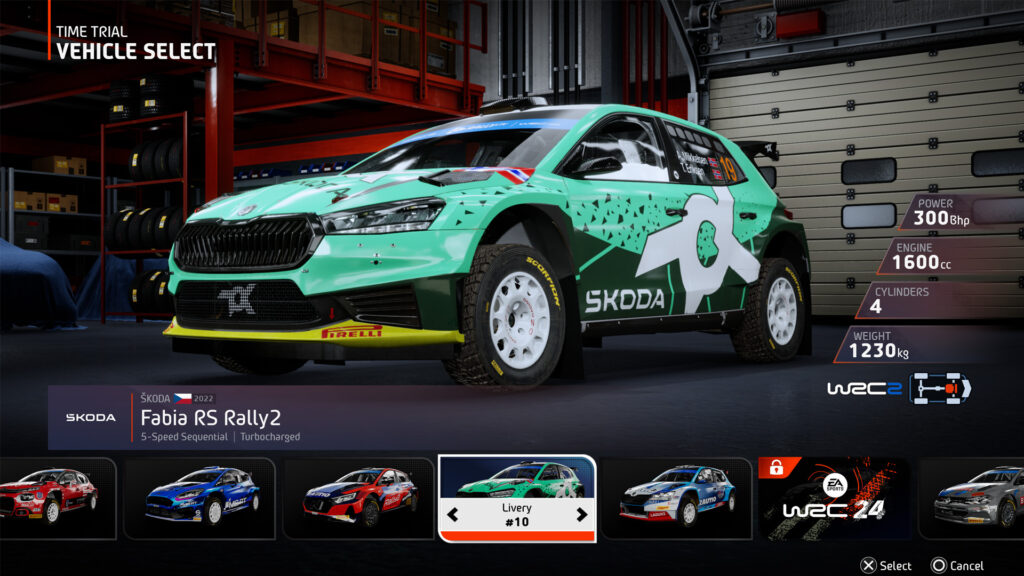Open the locked WRC 24 tile
This screenshot has width=1024, height=576.
coord(834,498)
